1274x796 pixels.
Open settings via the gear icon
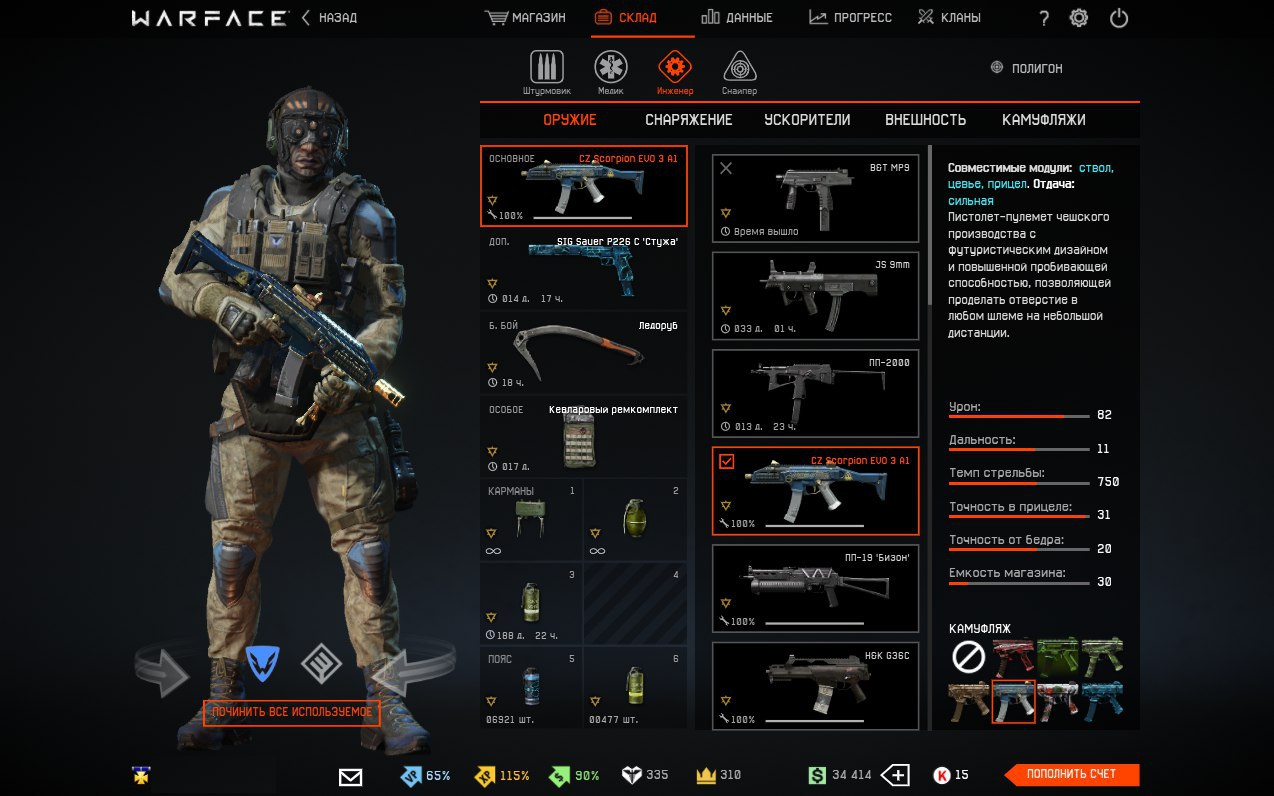tap(1079, 18)
